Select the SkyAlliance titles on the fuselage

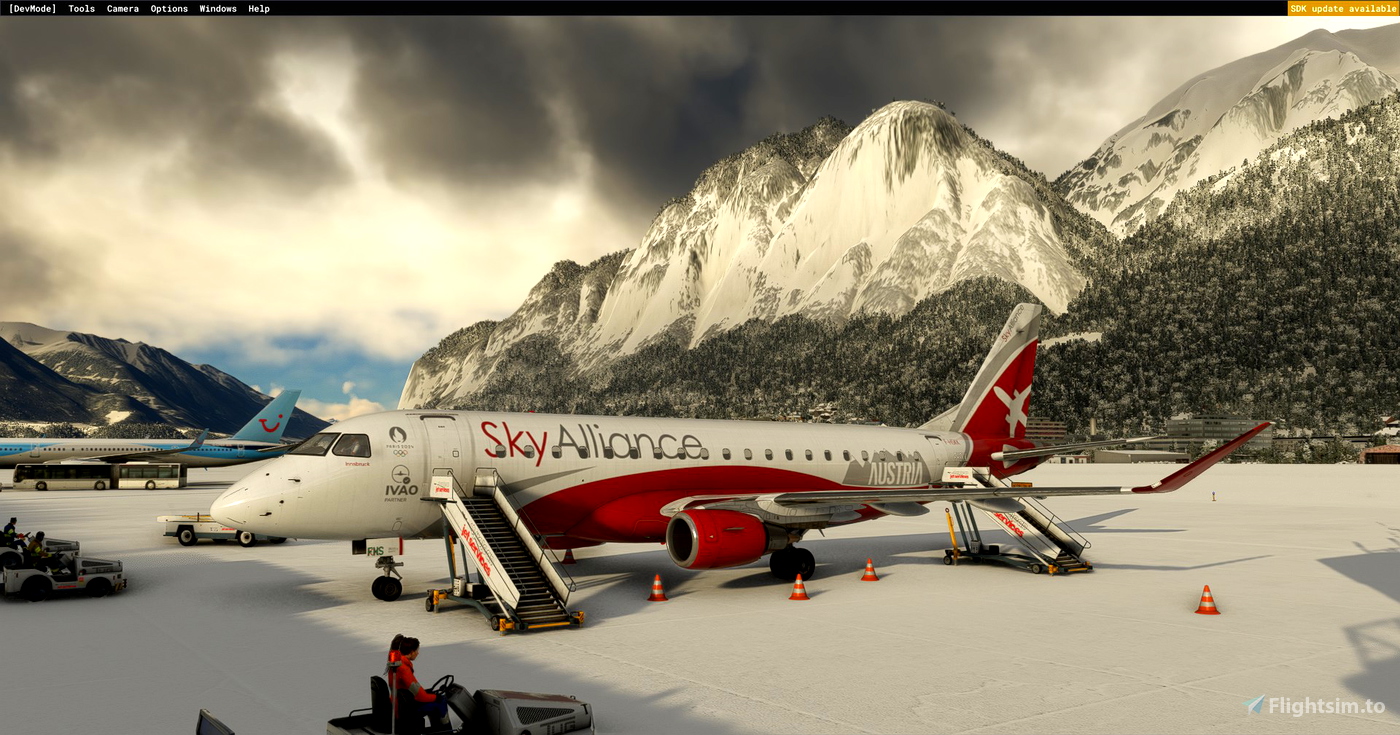tap(593, 441)
